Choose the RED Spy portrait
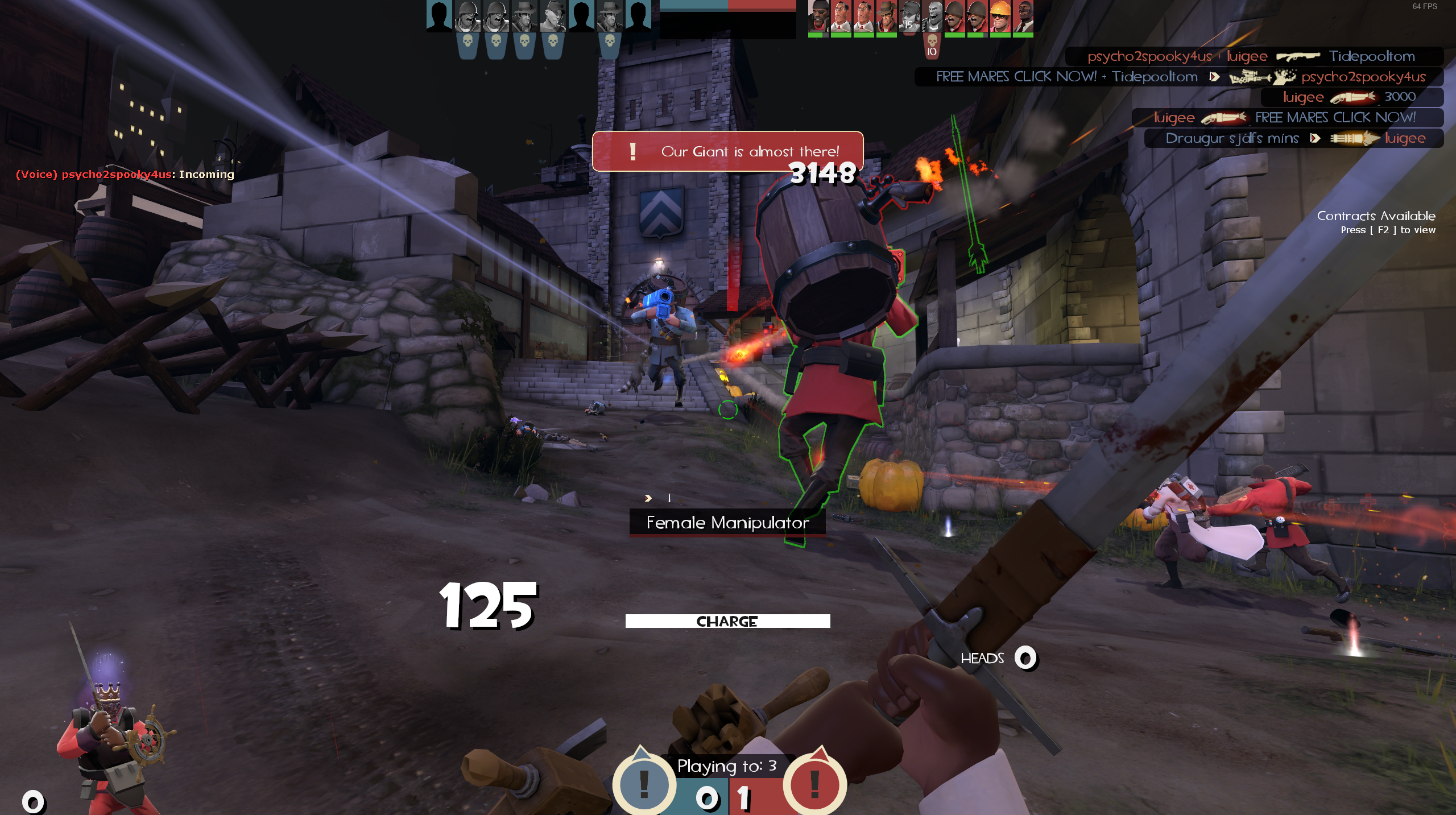 point(1023,16)
